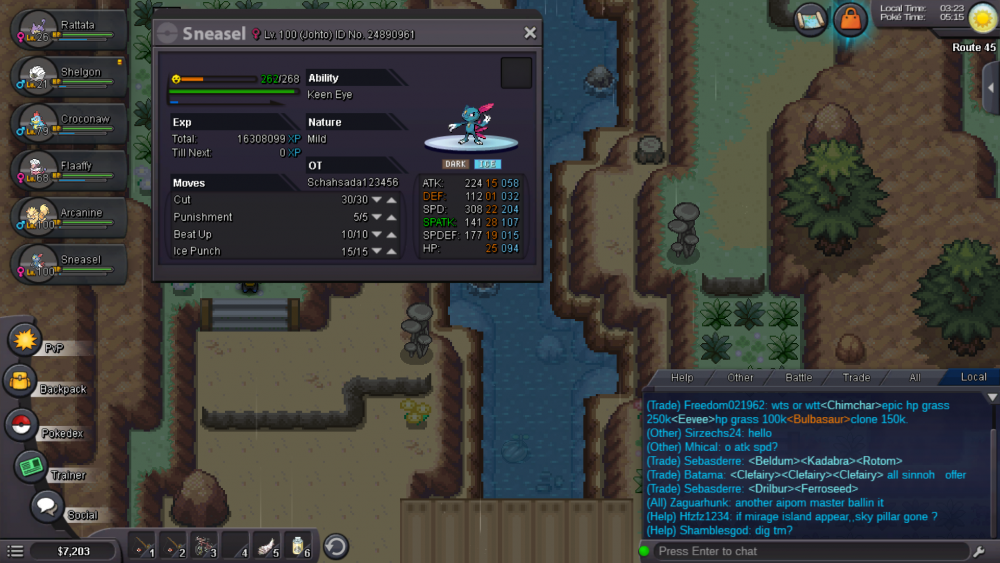Click the orange shopping bag icon

tap(850, 19)
